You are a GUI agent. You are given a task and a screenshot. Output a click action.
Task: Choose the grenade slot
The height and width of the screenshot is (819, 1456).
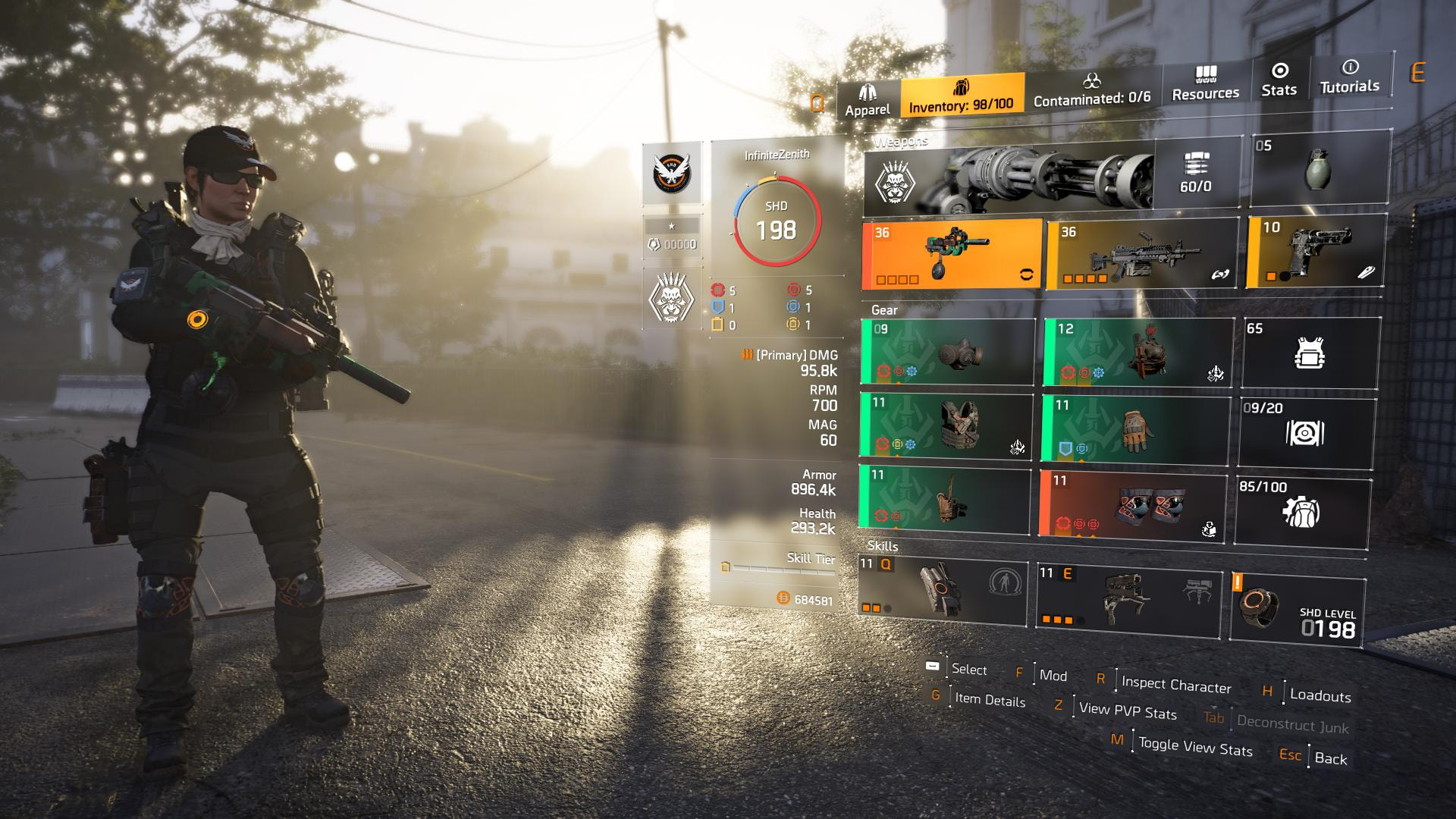[x=1318, y=171]
